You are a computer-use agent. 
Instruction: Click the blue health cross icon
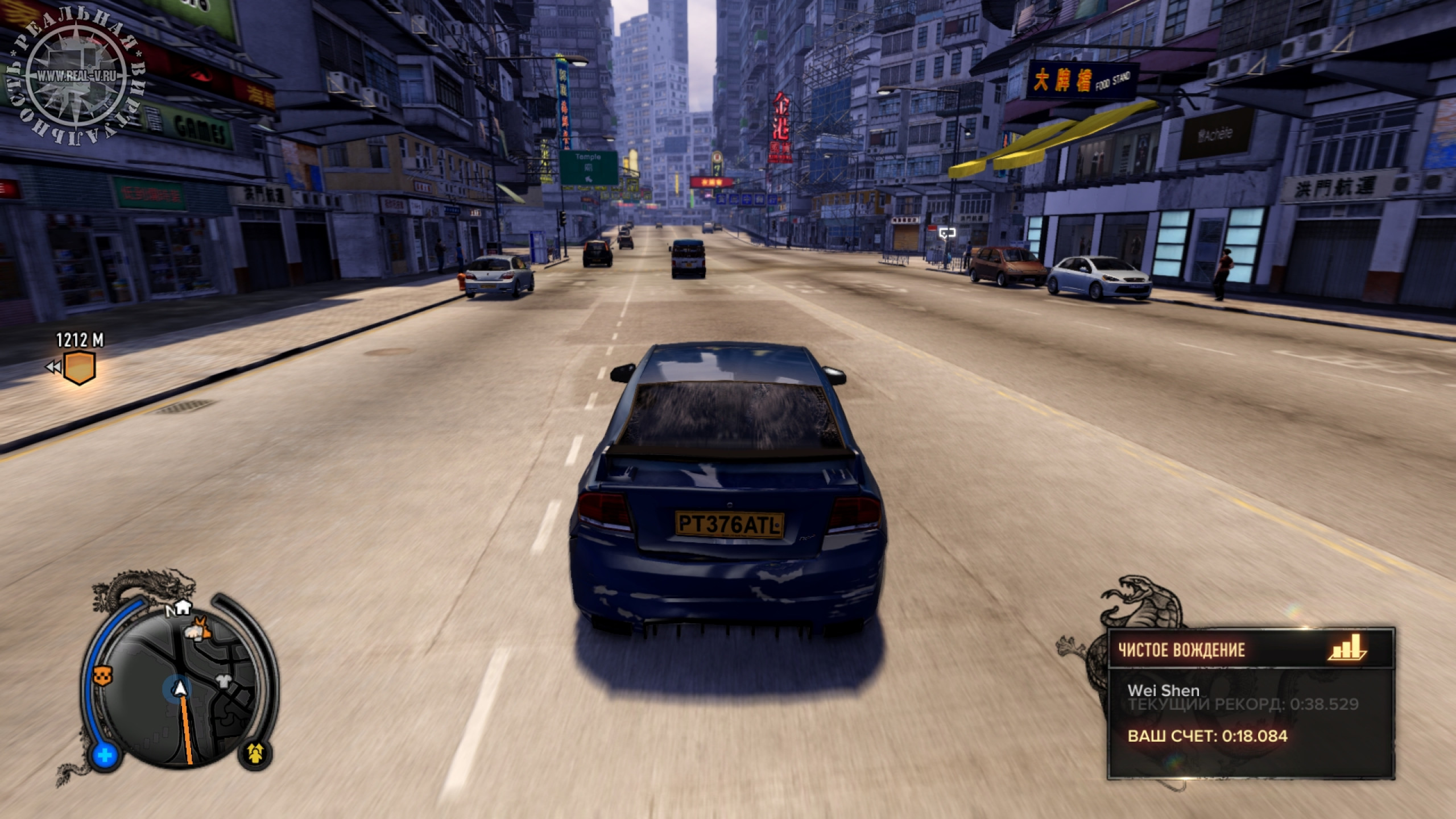[x=105, y=756]
